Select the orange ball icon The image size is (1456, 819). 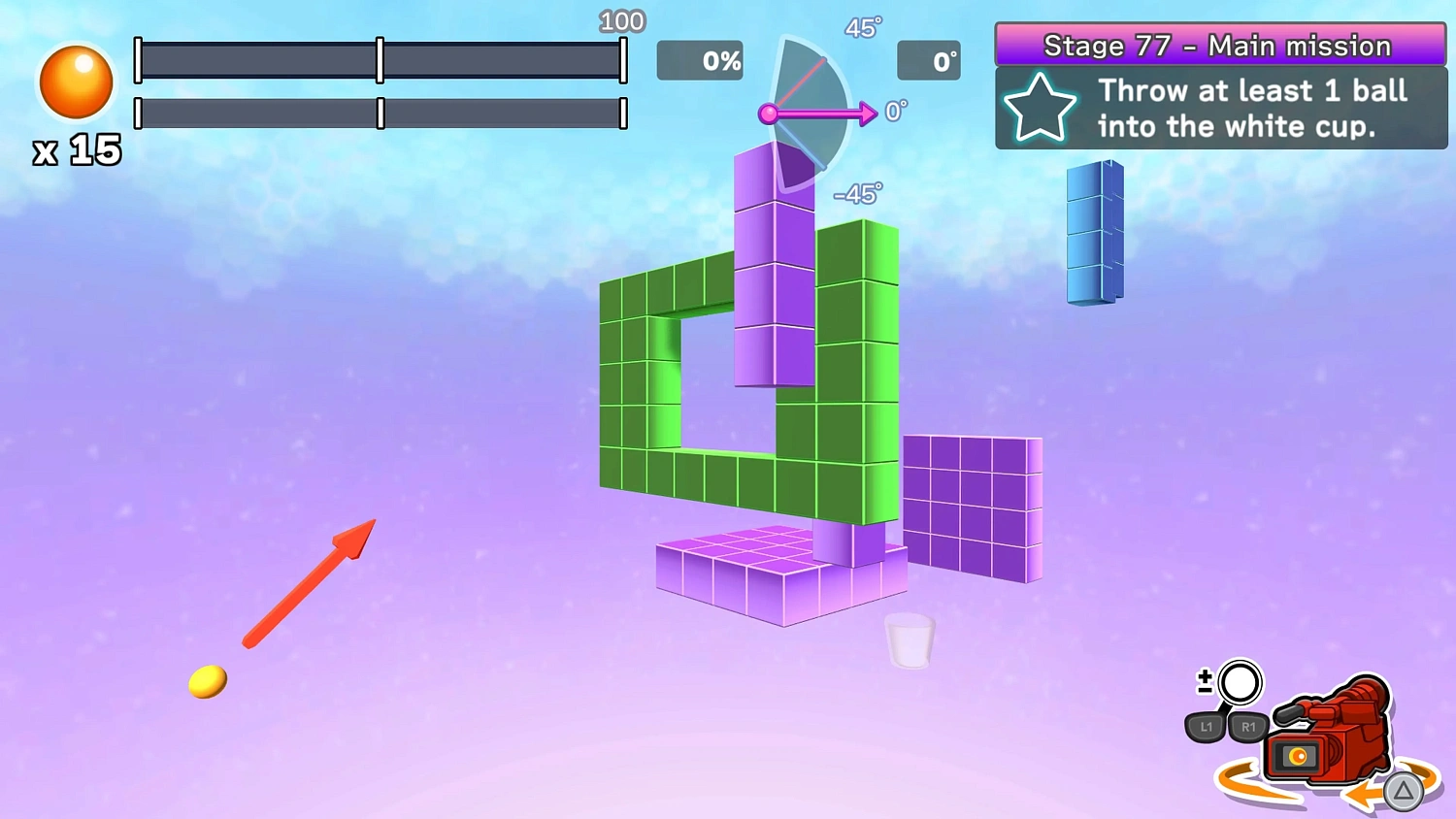point(77,82)
